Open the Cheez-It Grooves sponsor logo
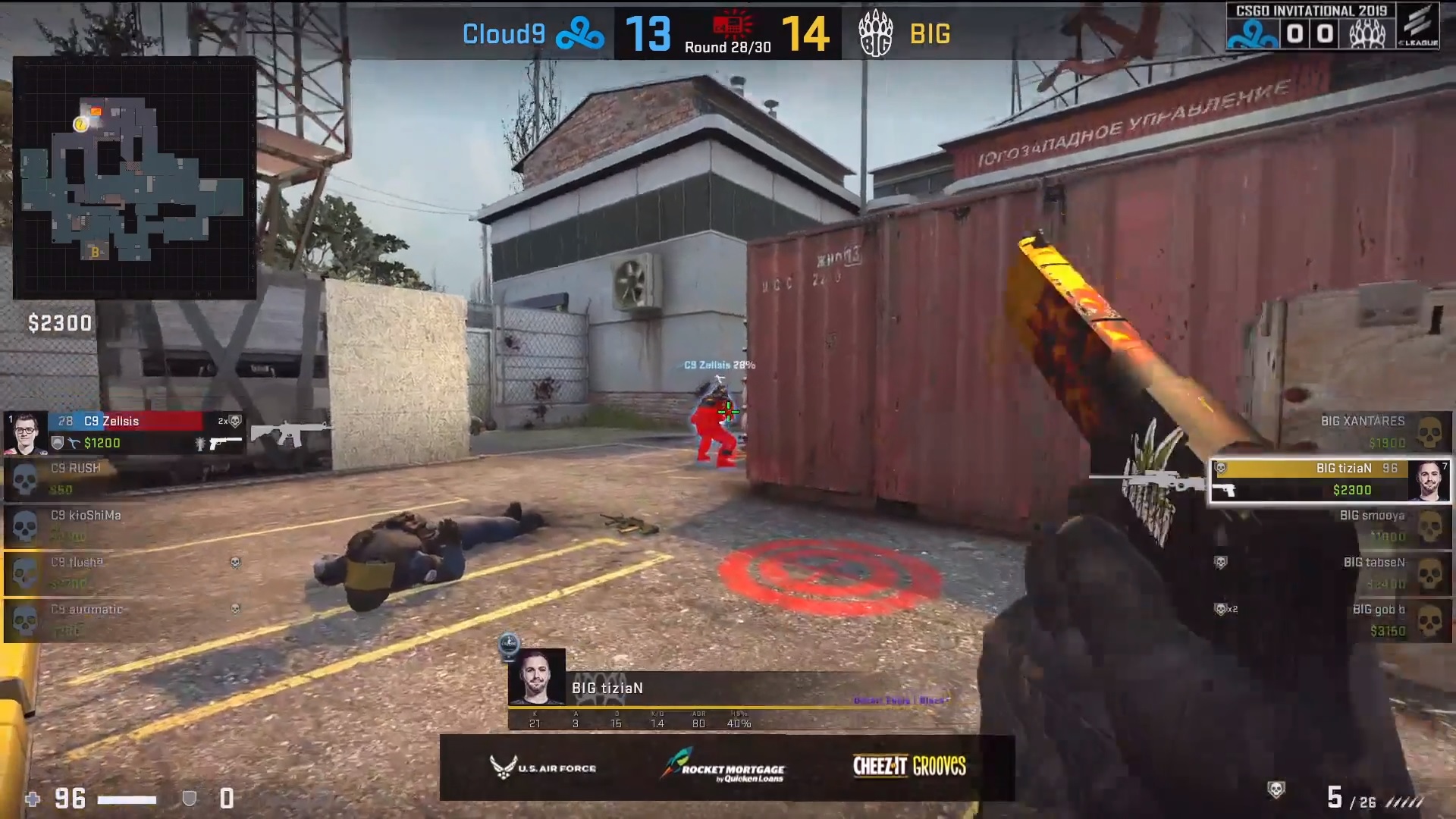The image size is (1456, 819). [x=909, y=766]
